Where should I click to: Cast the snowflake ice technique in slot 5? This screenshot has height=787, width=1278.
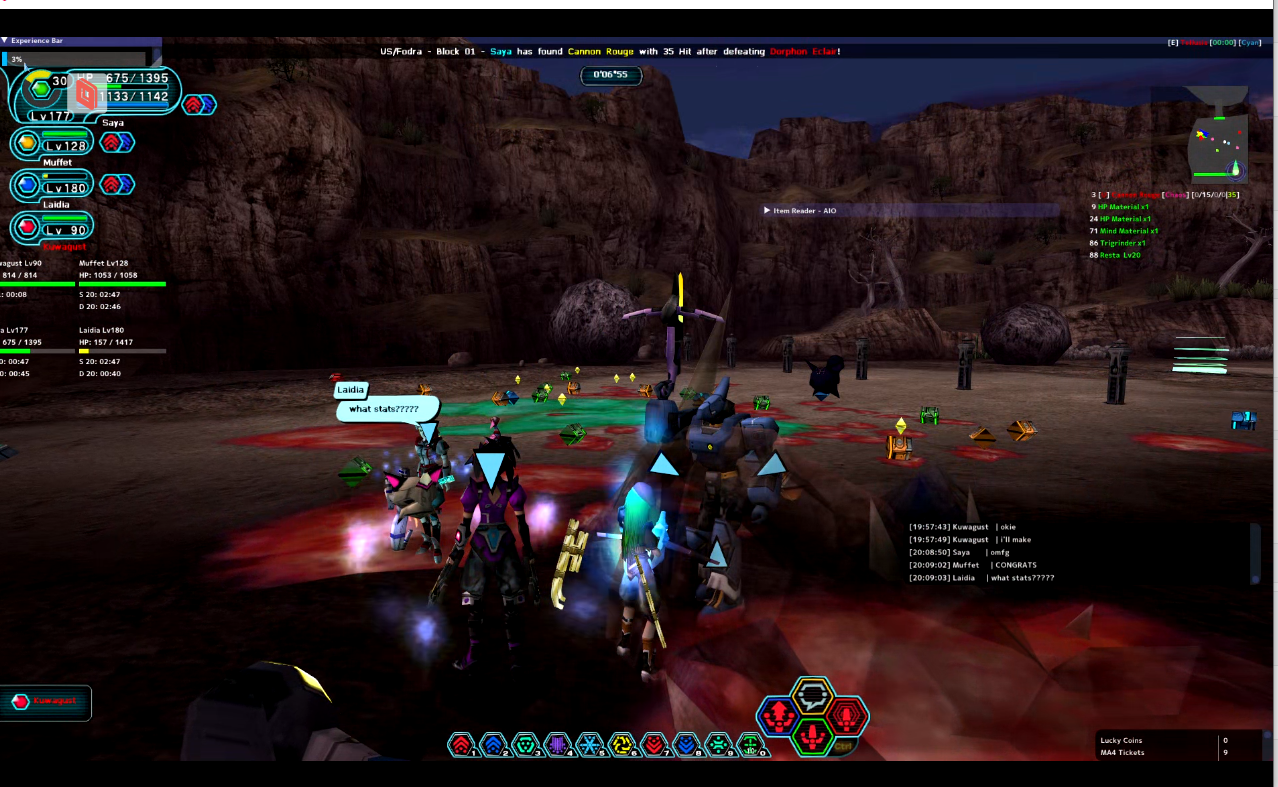click(590, 744)
